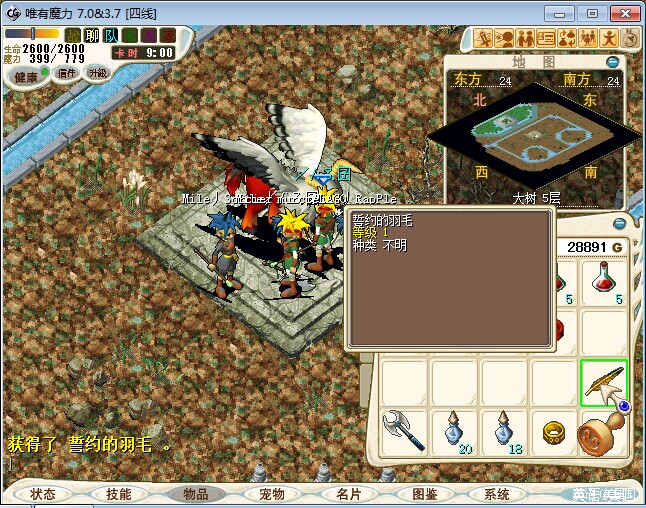Select the golden feather item slot
The height and width of the screenshot is (508, 646).
point(604,383)
